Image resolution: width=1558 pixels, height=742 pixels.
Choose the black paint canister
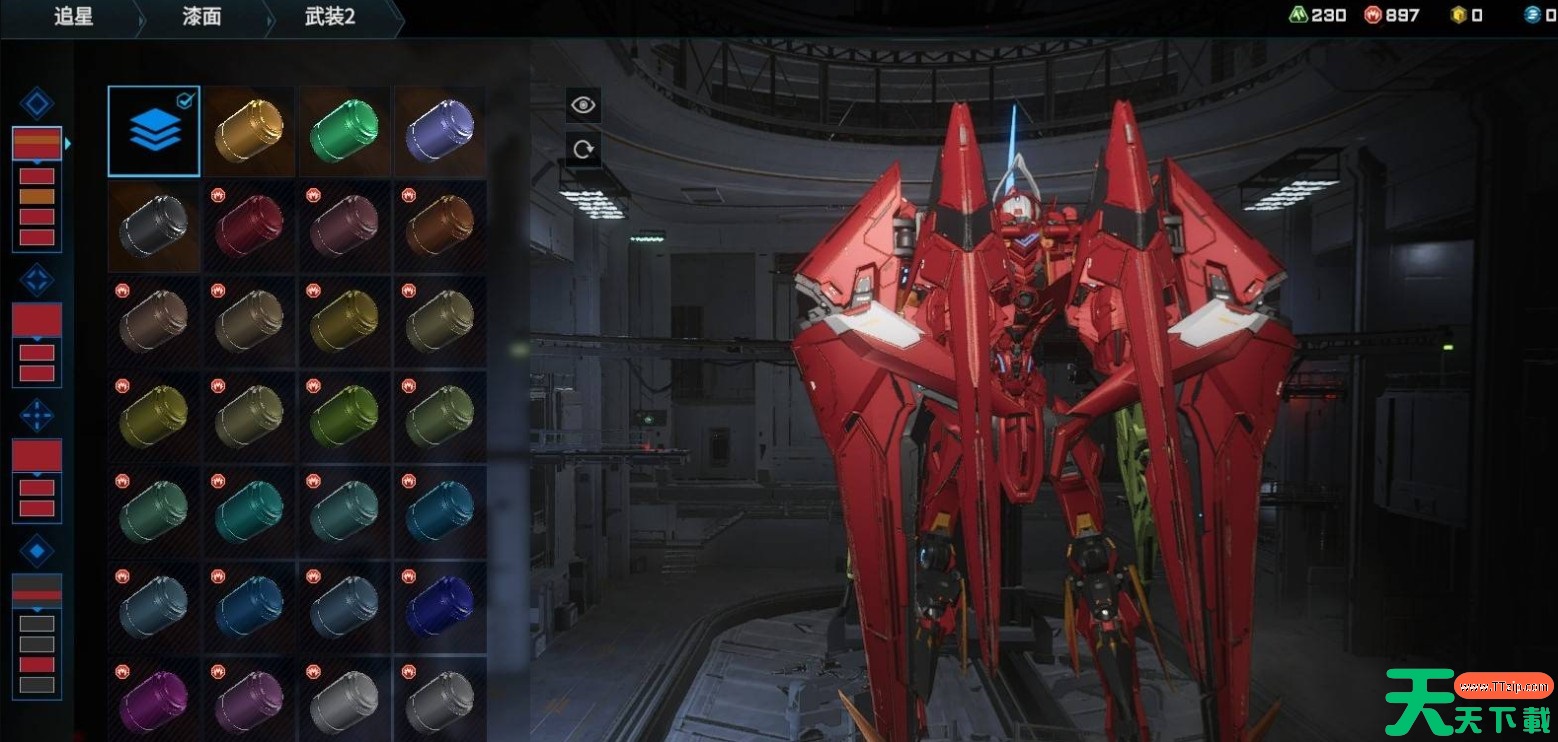click(x=154, y=227)
